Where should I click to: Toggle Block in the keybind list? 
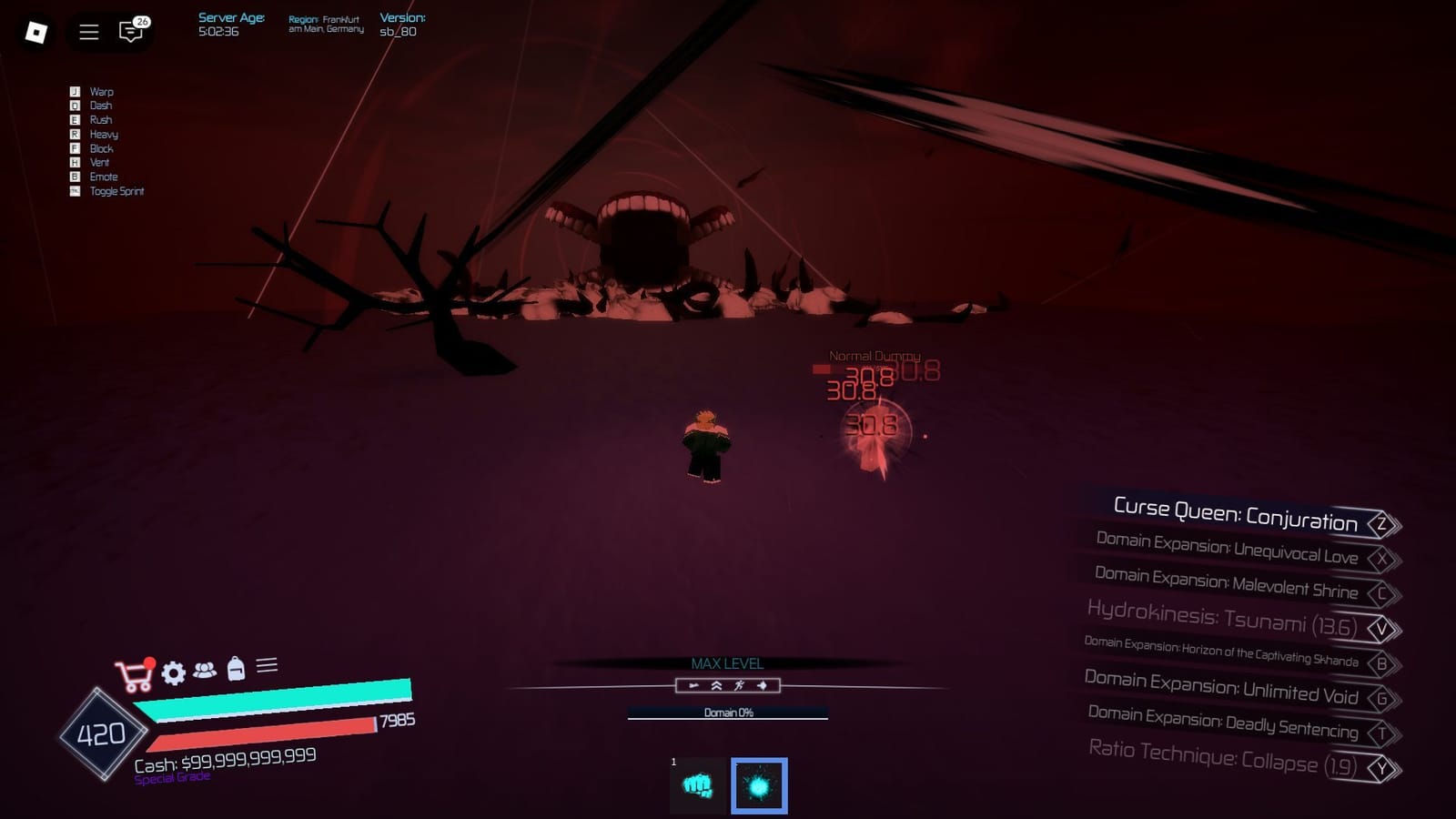pos(103,147)
